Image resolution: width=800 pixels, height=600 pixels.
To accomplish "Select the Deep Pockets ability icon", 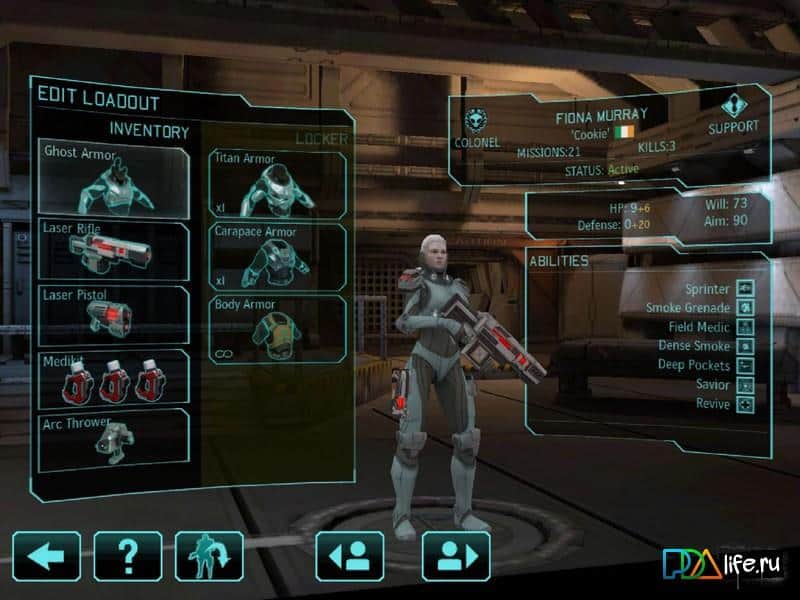I will pos(745,365).
